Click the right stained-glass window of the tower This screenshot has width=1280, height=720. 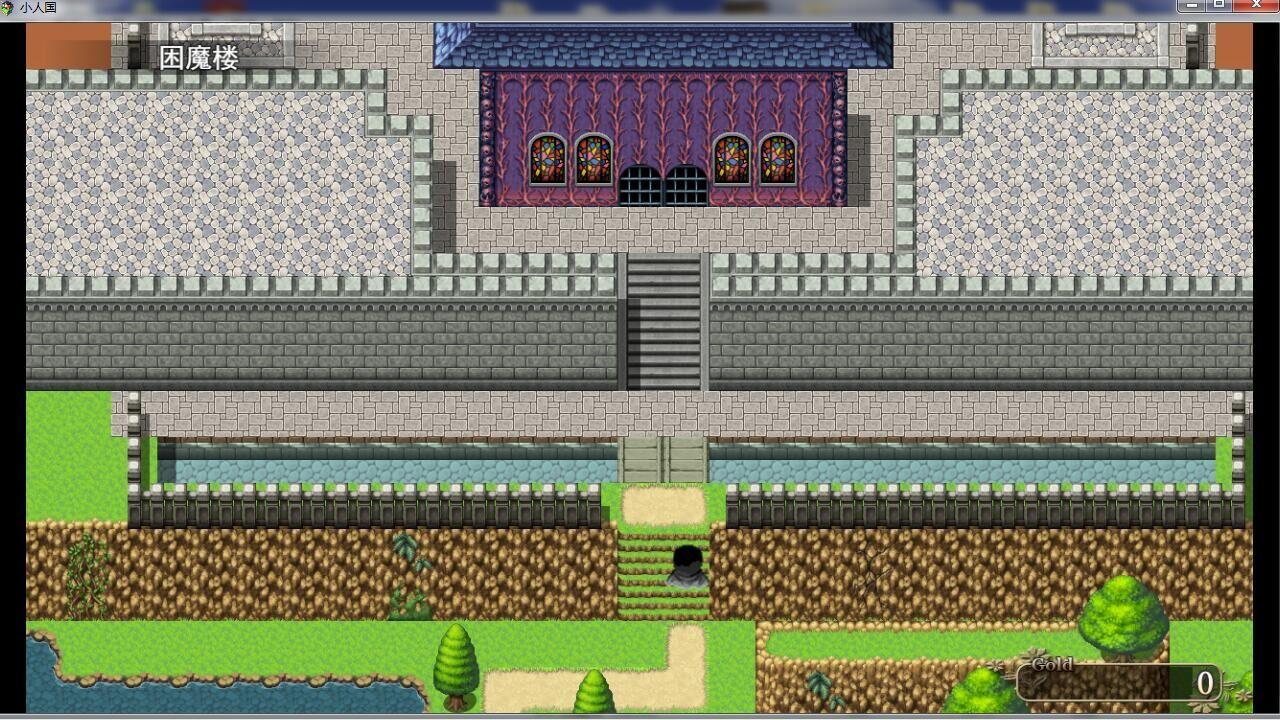776,158
